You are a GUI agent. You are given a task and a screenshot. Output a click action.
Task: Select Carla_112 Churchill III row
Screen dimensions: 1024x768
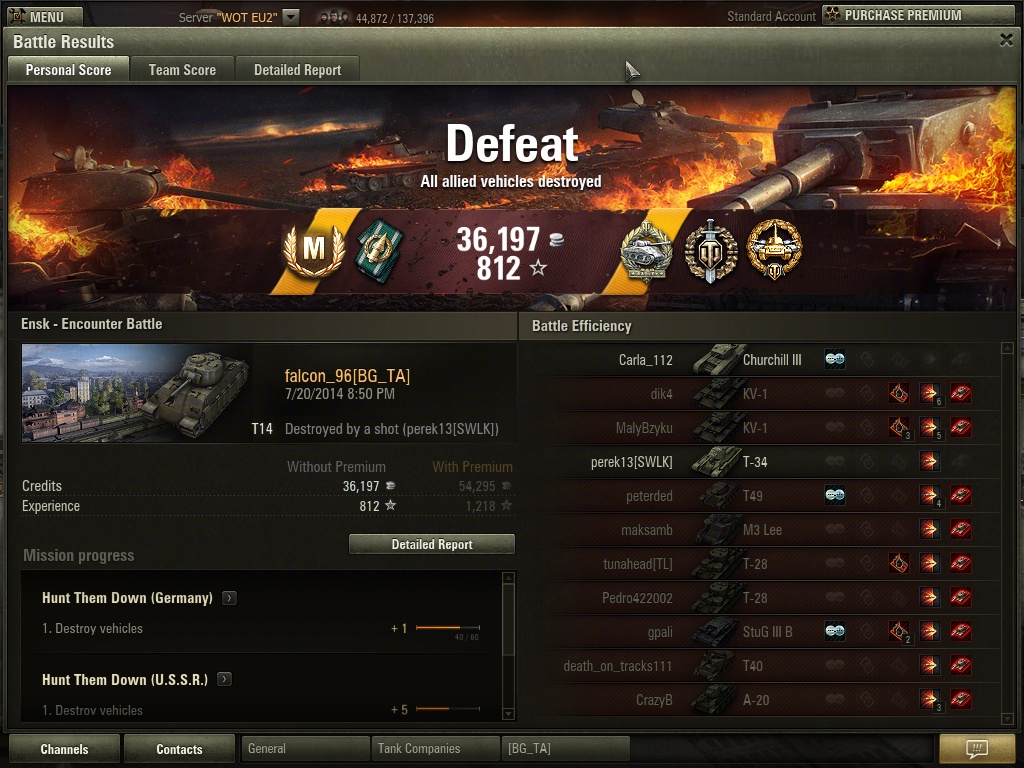pyautogui.click(x=760, y=360)
